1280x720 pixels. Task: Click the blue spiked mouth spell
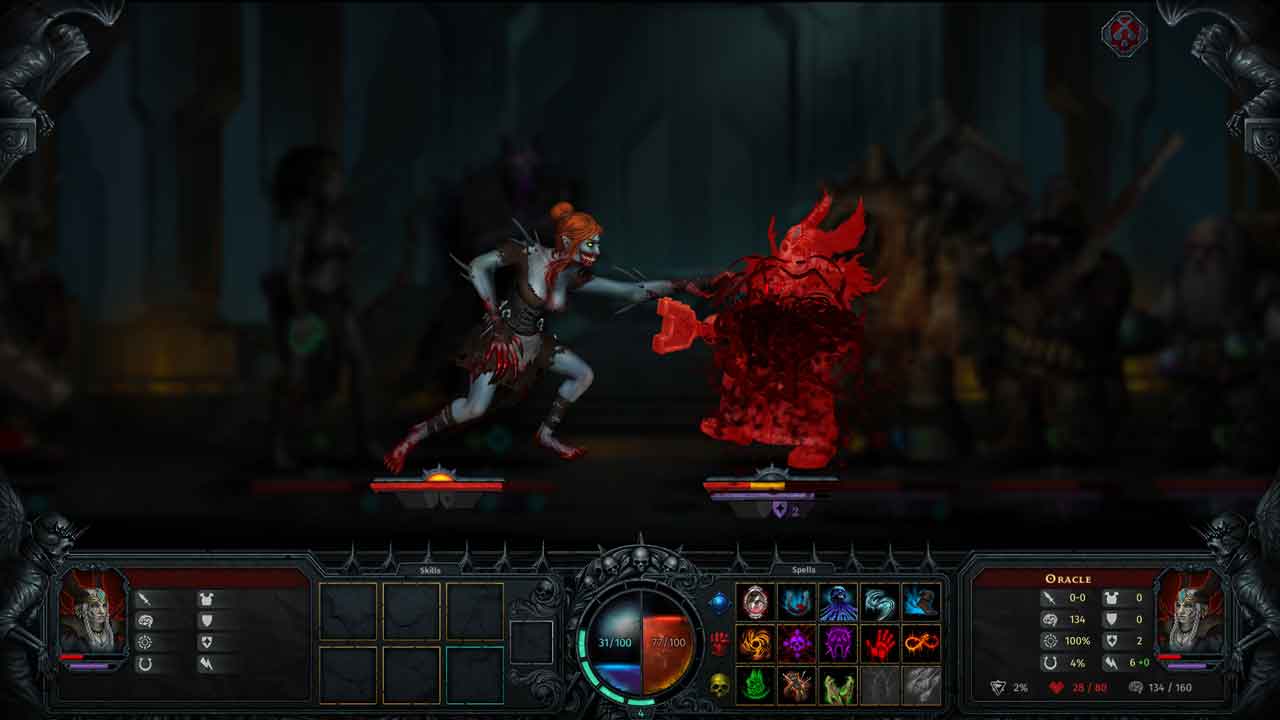click(797, 602)
